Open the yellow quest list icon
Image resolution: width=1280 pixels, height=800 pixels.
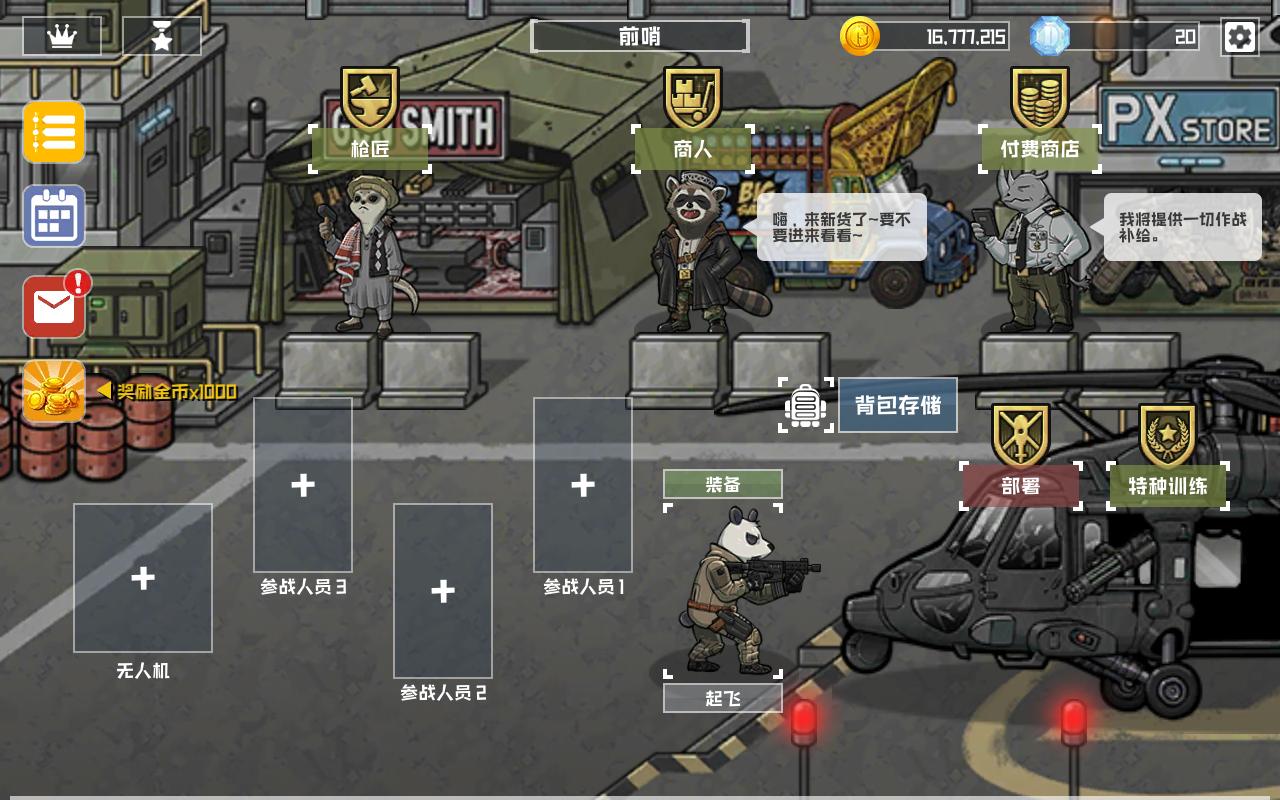coord(53,133)
